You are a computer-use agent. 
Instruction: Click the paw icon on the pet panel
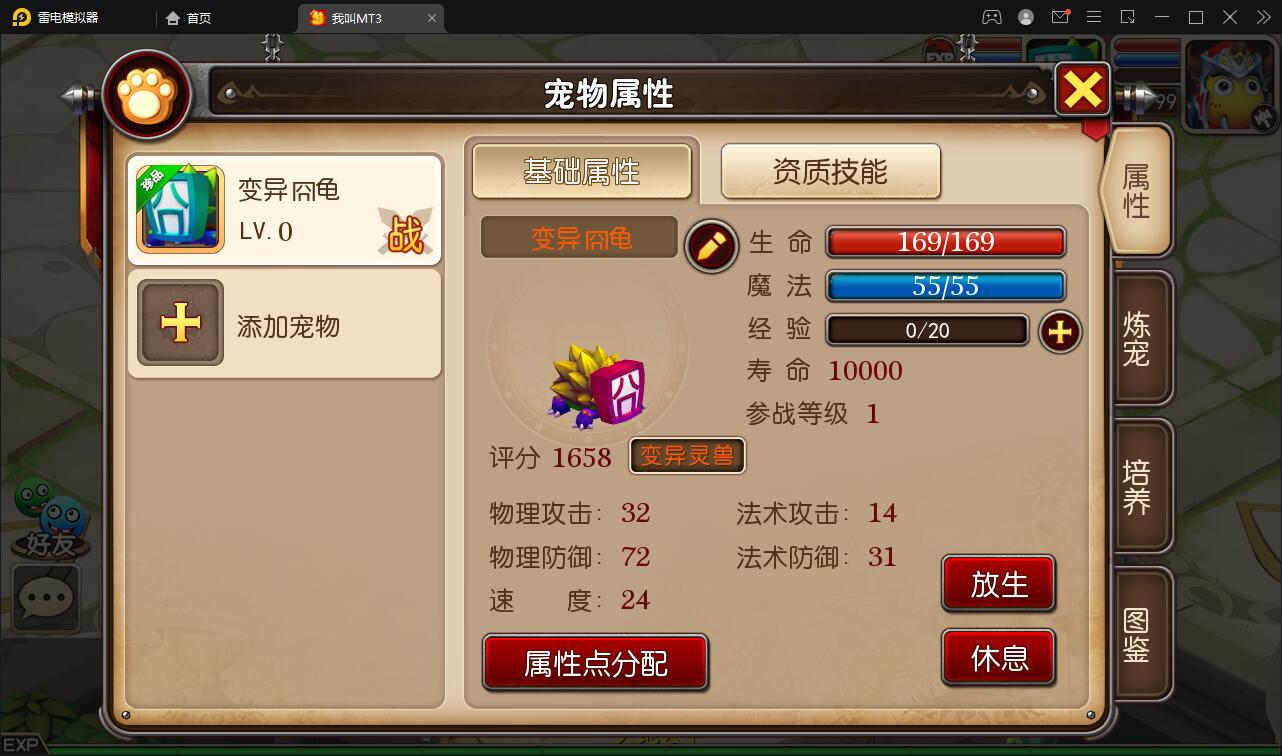pyautogui.click(x=146, y=93)
